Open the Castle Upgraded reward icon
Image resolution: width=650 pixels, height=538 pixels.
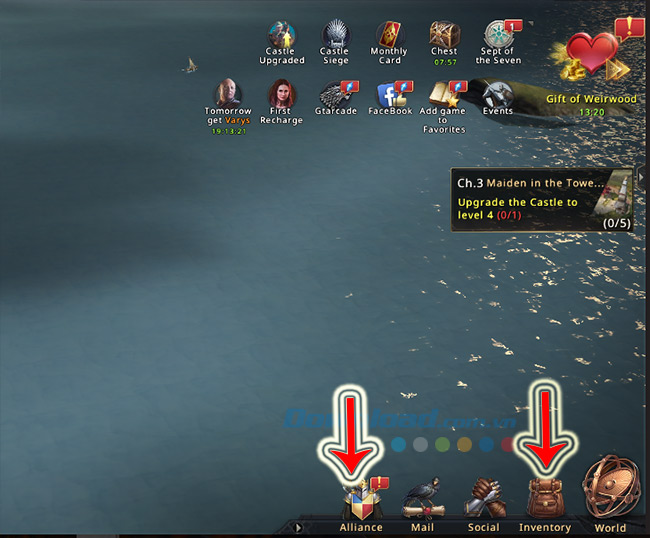pyautogui.click(x=282, y=36)
